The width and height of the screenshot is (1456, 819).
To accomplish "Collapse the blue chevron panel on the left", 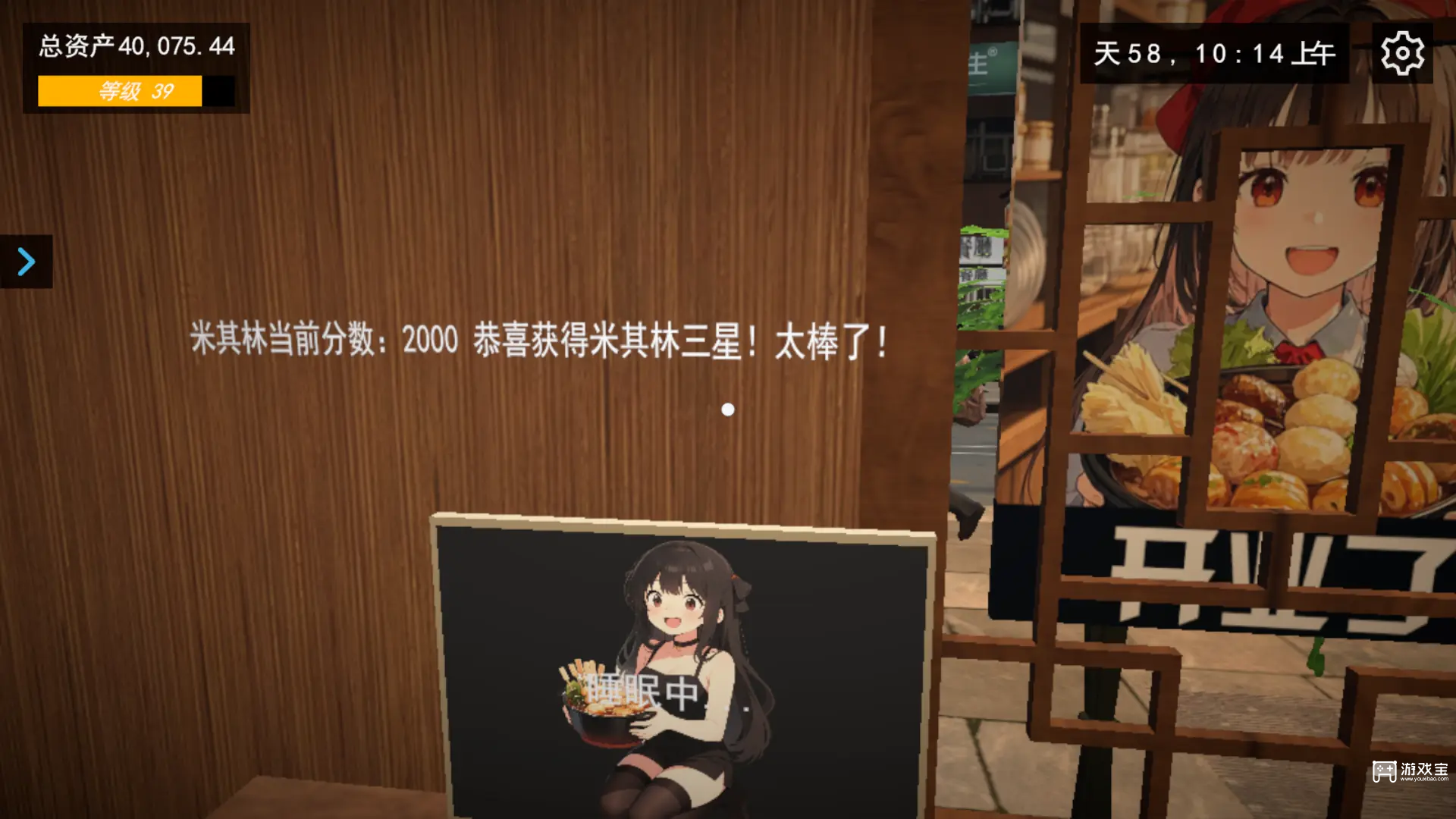I will (27, 262).
